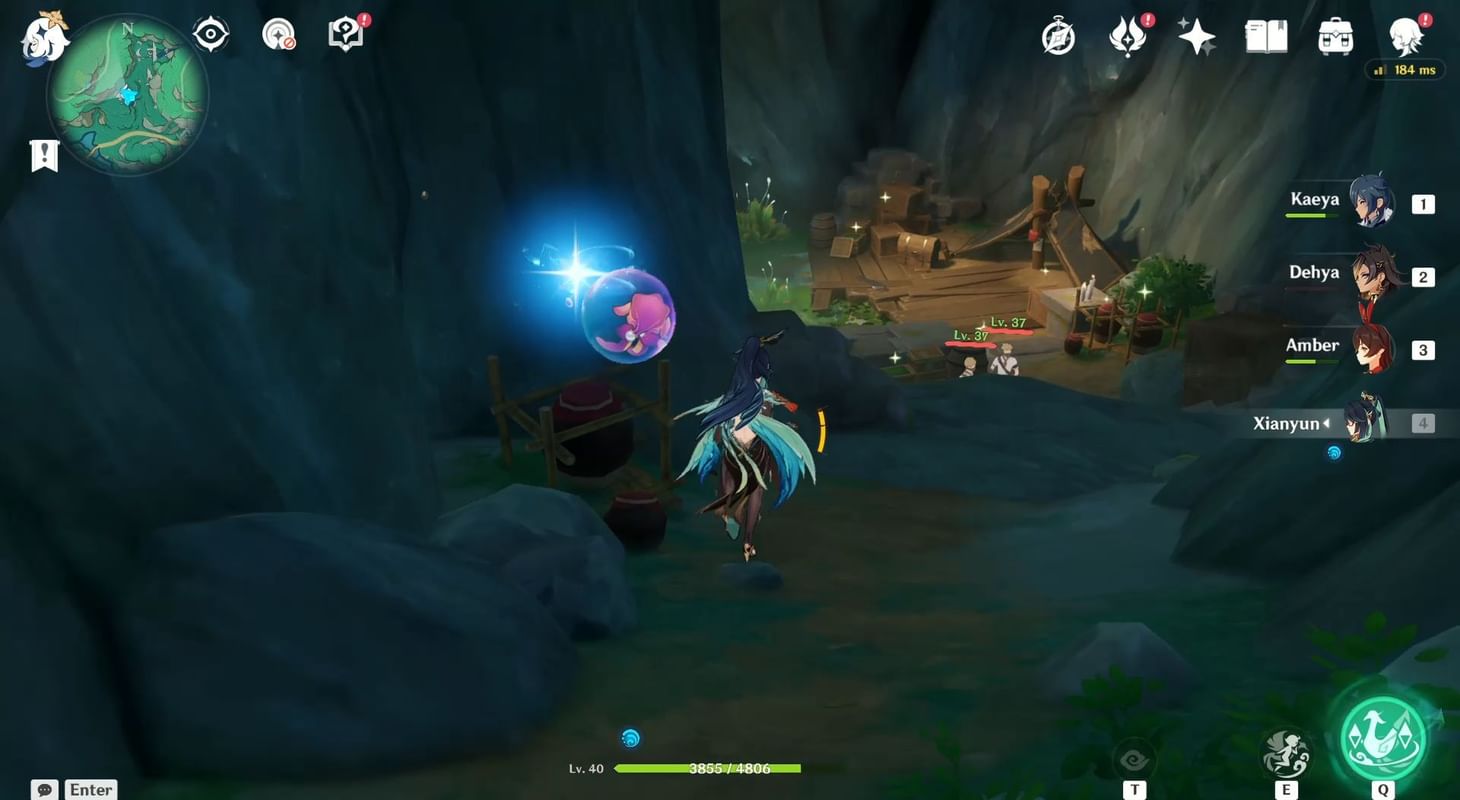The image size is (1460, 800).
Task: Open the inventory backpack icon
Action: click(x=1336, y=37)
